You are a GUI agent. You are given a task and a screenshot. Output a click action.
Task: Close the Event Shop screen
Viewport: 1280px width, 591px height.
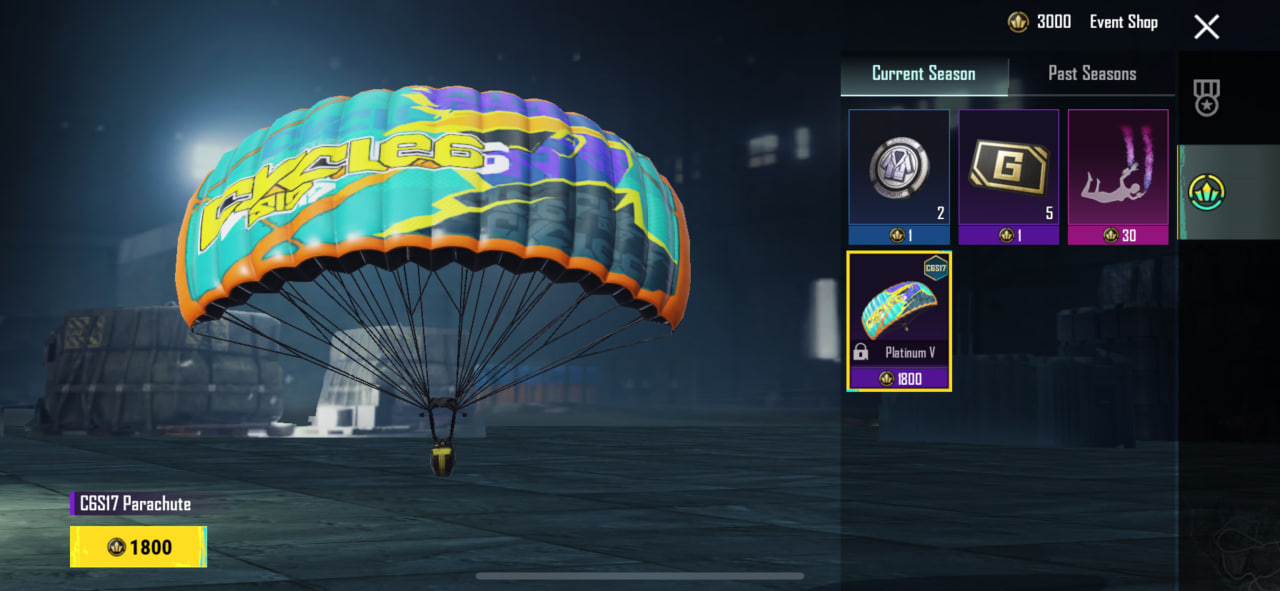click(1206, 27)
